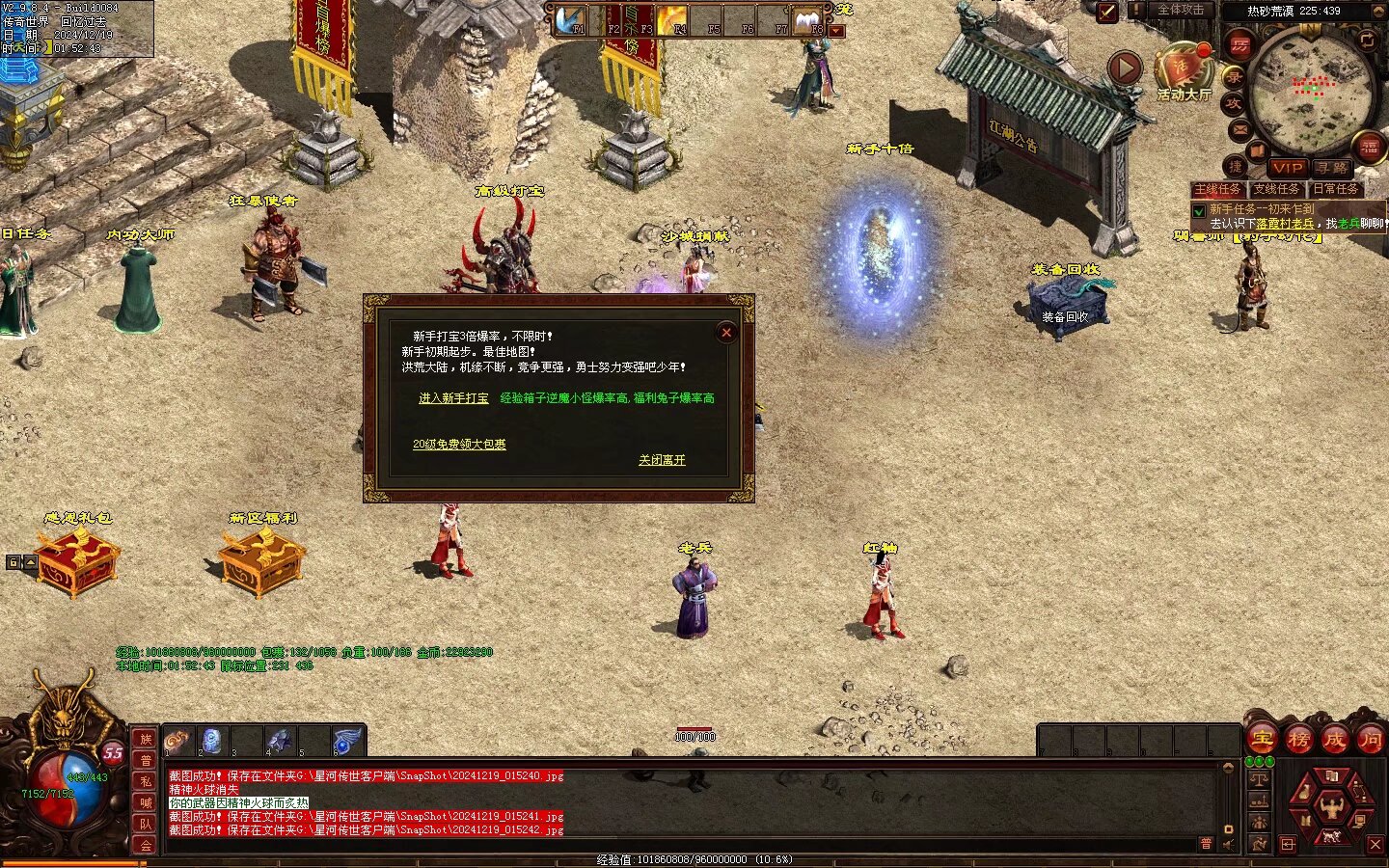Select the 队 team chat channel
1389x868 pixels.
(x=146, y=824)
